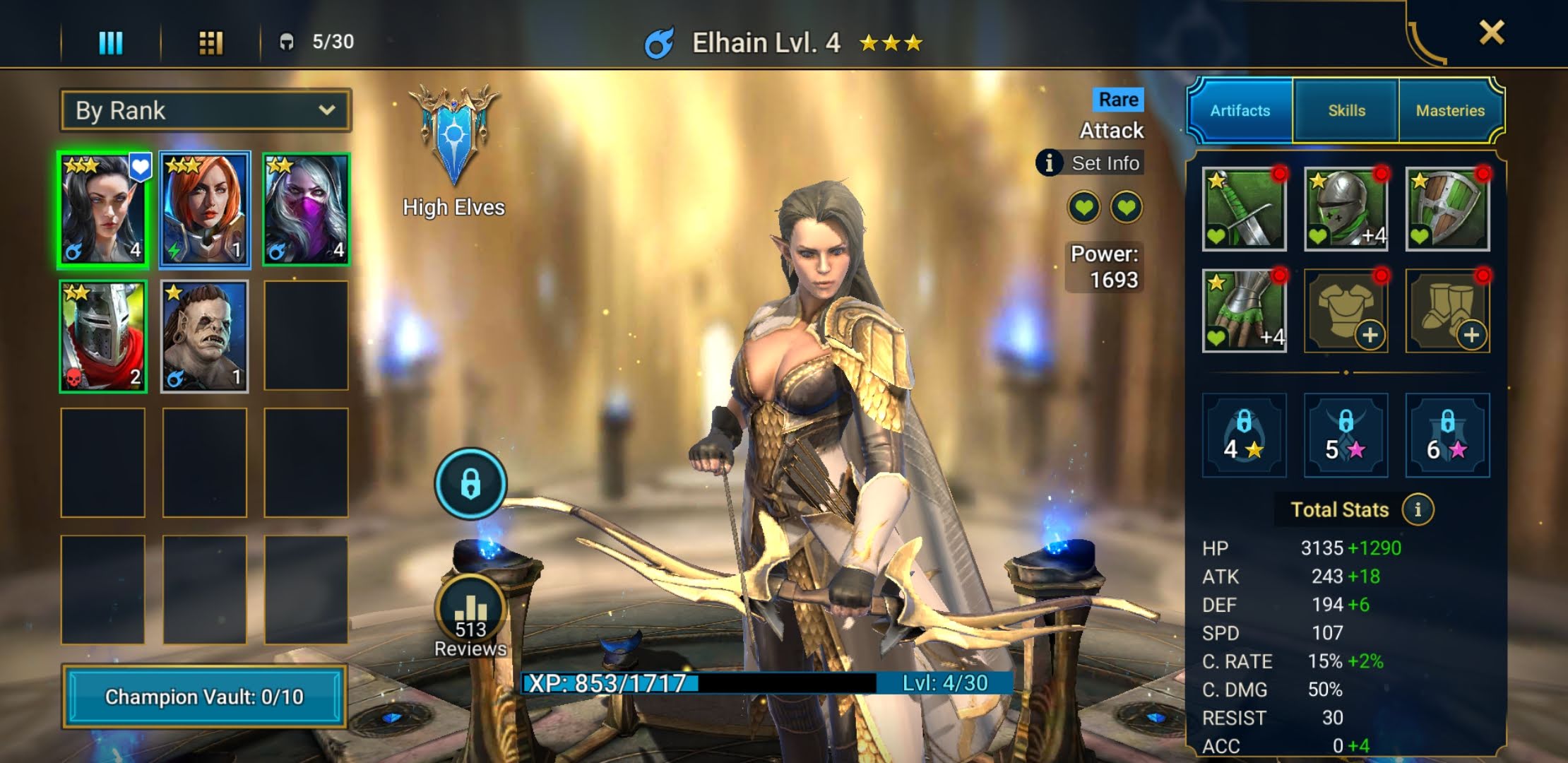This screenshot has width=1568, height=763.
Task: Select the Artifacts tab
Action: [1240, 110]
